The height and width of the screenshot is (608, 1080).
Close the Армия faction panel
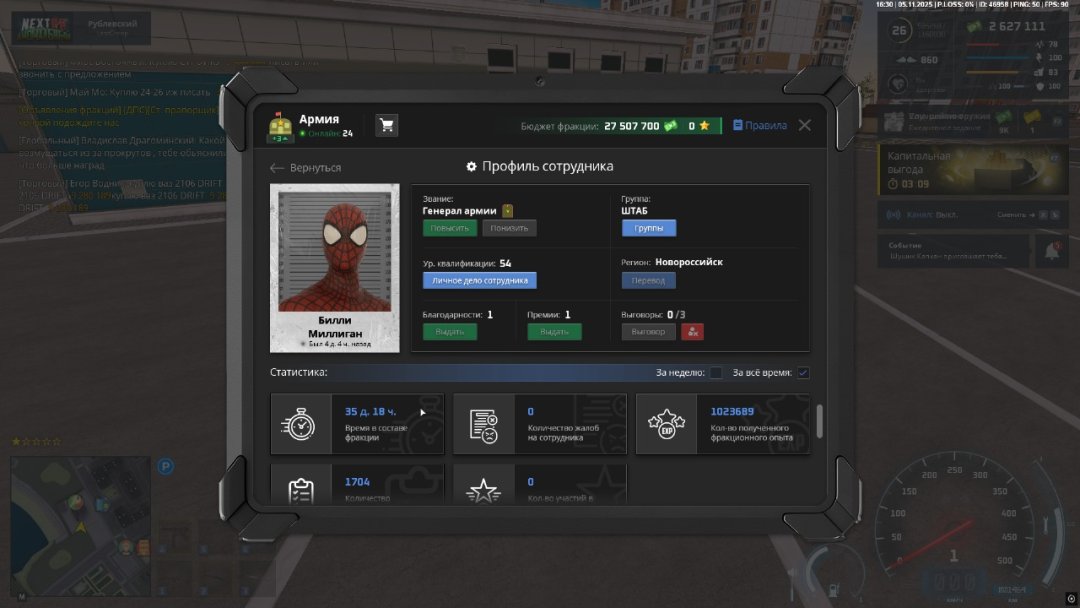coord(805,126)
